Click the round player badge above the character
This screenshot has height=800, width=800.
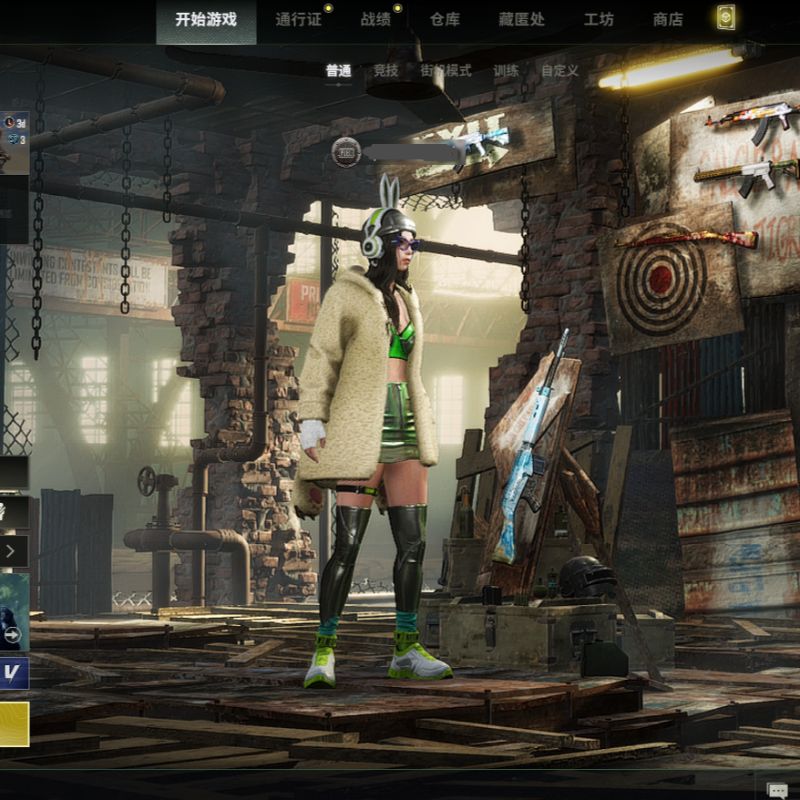[346, 152]
